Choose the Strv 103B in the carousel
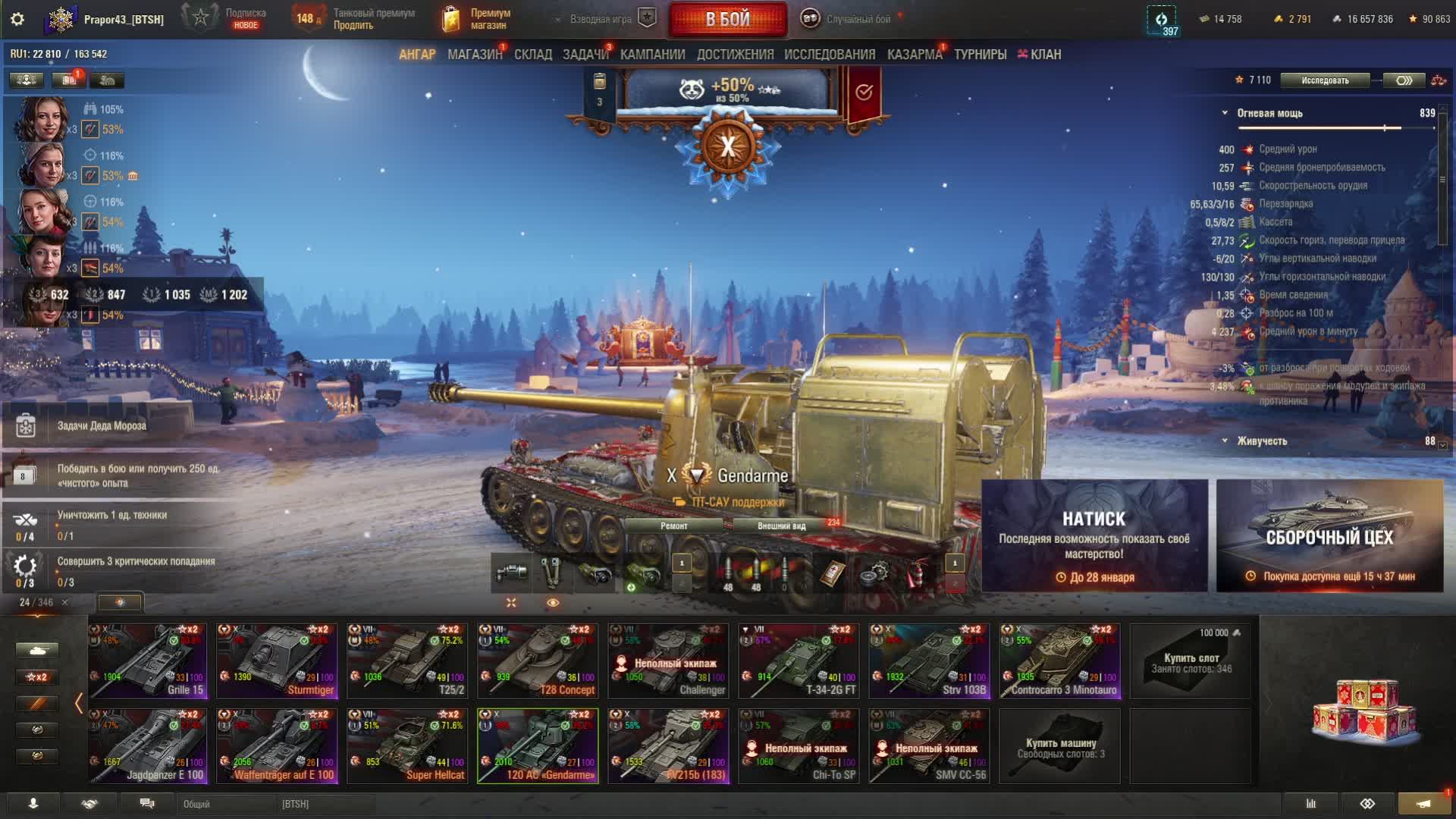This screenshot has height=819, width=1456. [929, 661]
